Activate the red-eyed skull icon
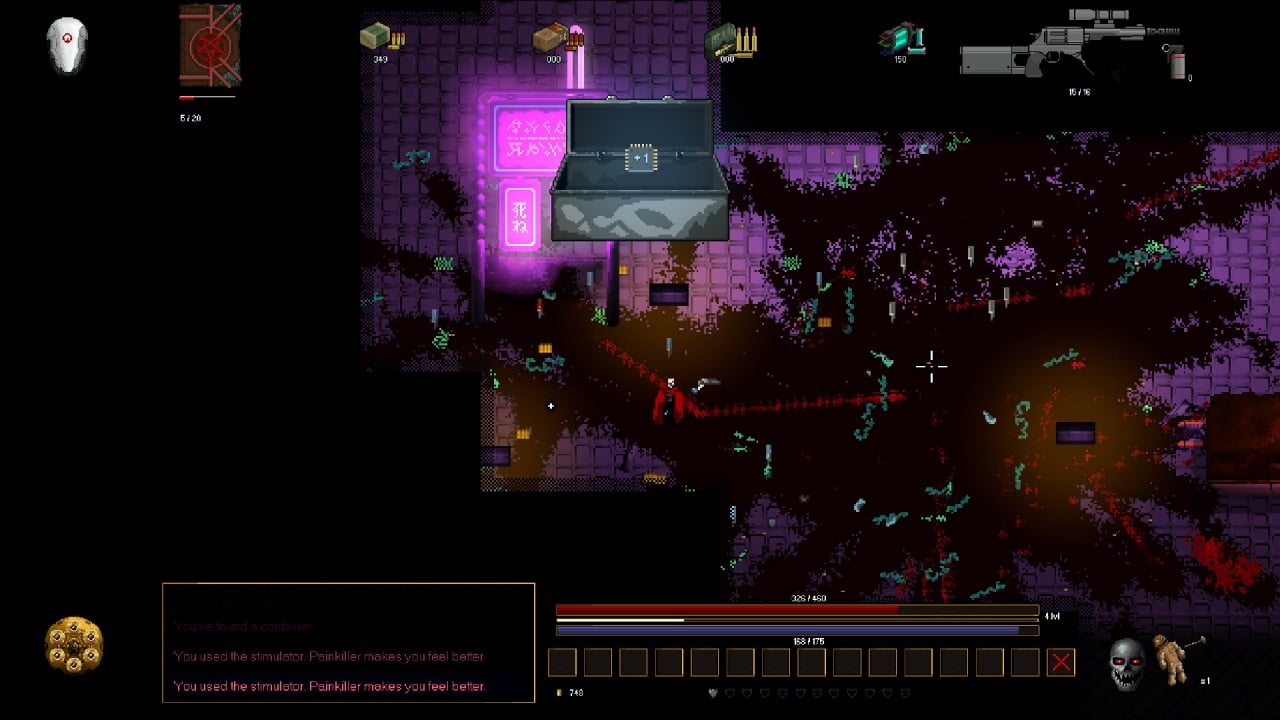Screen dimensions: 1280x720 click(1127, 663)
